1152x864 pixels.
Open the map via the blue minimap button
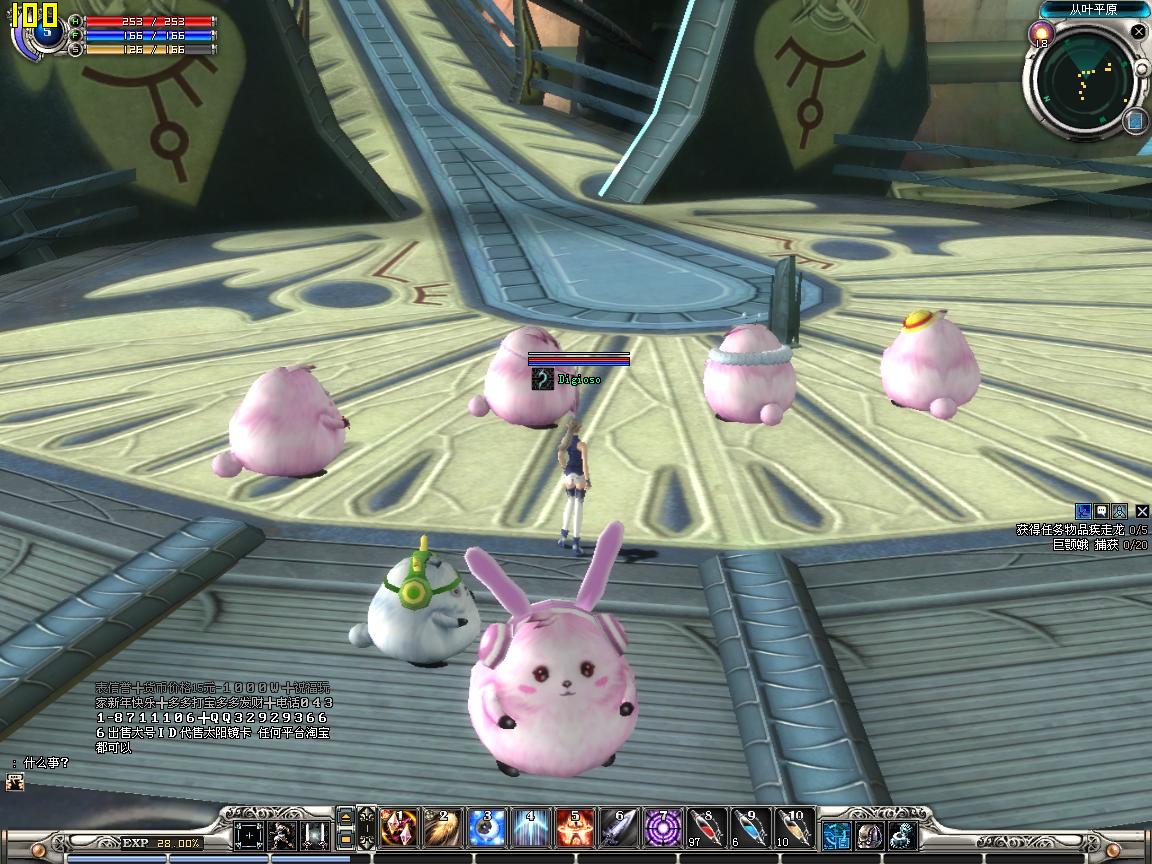tap(1135, 121)
